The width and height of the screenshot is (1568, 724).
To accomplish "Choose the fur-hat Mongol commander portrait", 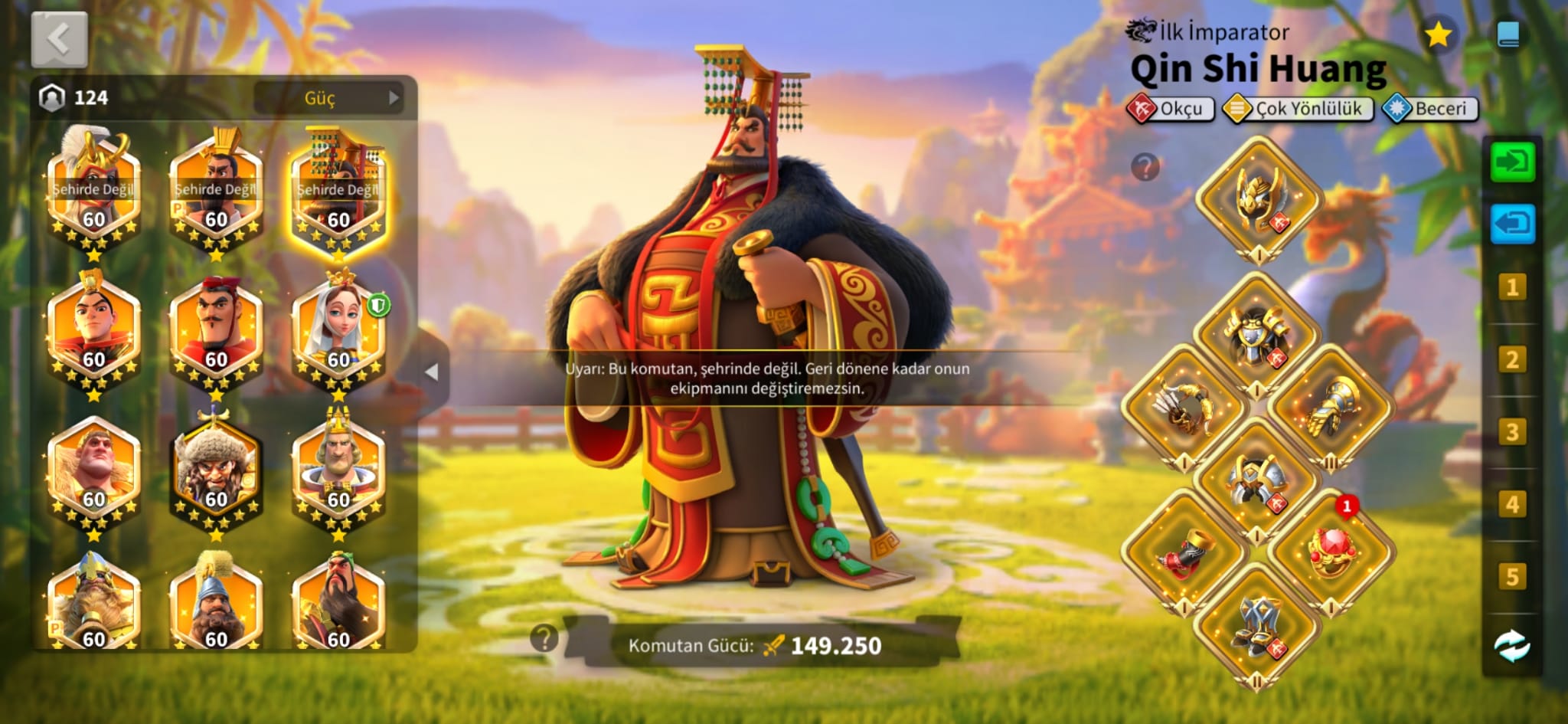I will click(216, 473).
